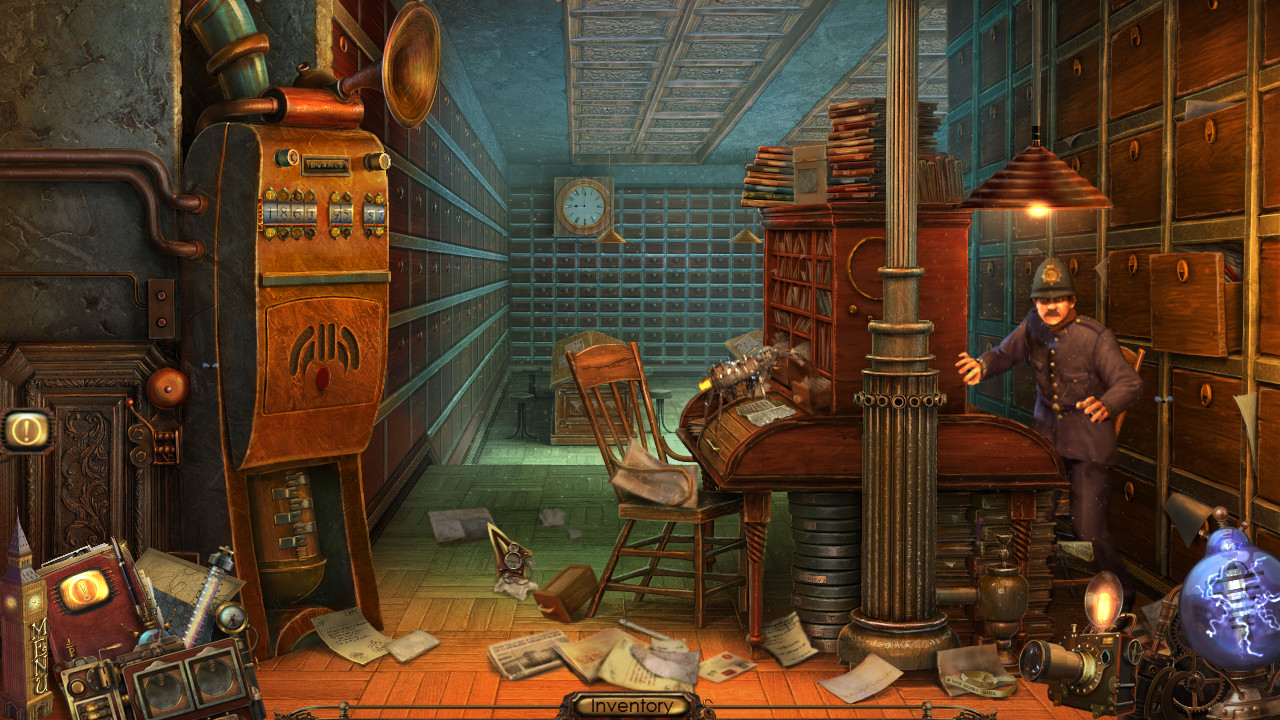Viewport: 1280px width, 720px height.
Task: Pick up the newspaper on the floor
Action: [525, 656]
